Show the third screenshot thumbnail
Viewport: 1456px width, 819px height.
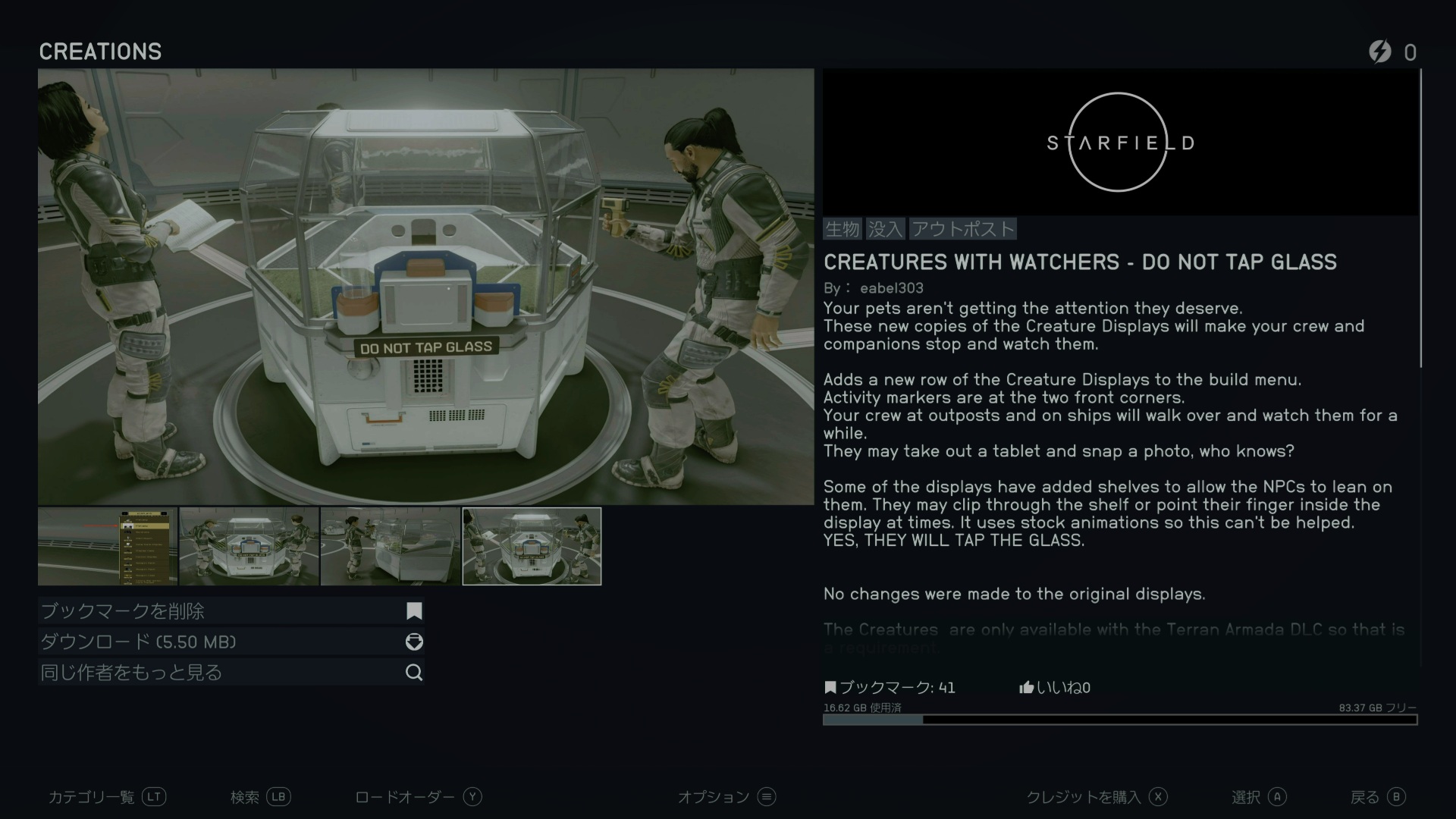click(x=390, y=546)
